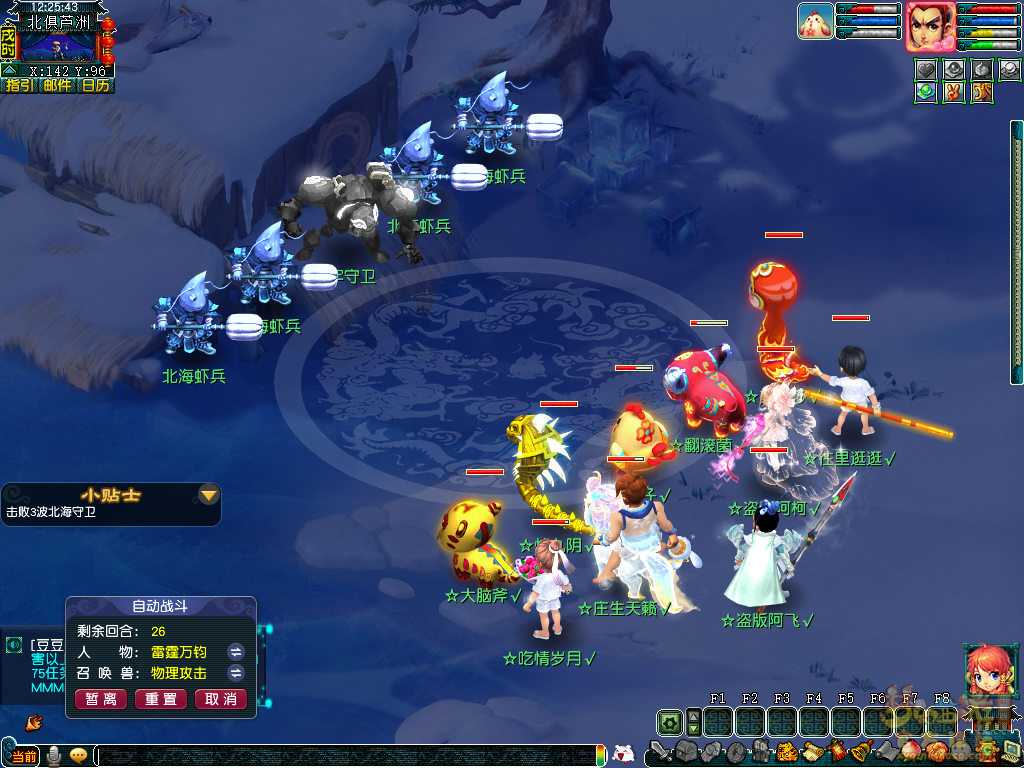Open the 日历 calendar button
1024x768 pixels.
coord(95,86)
